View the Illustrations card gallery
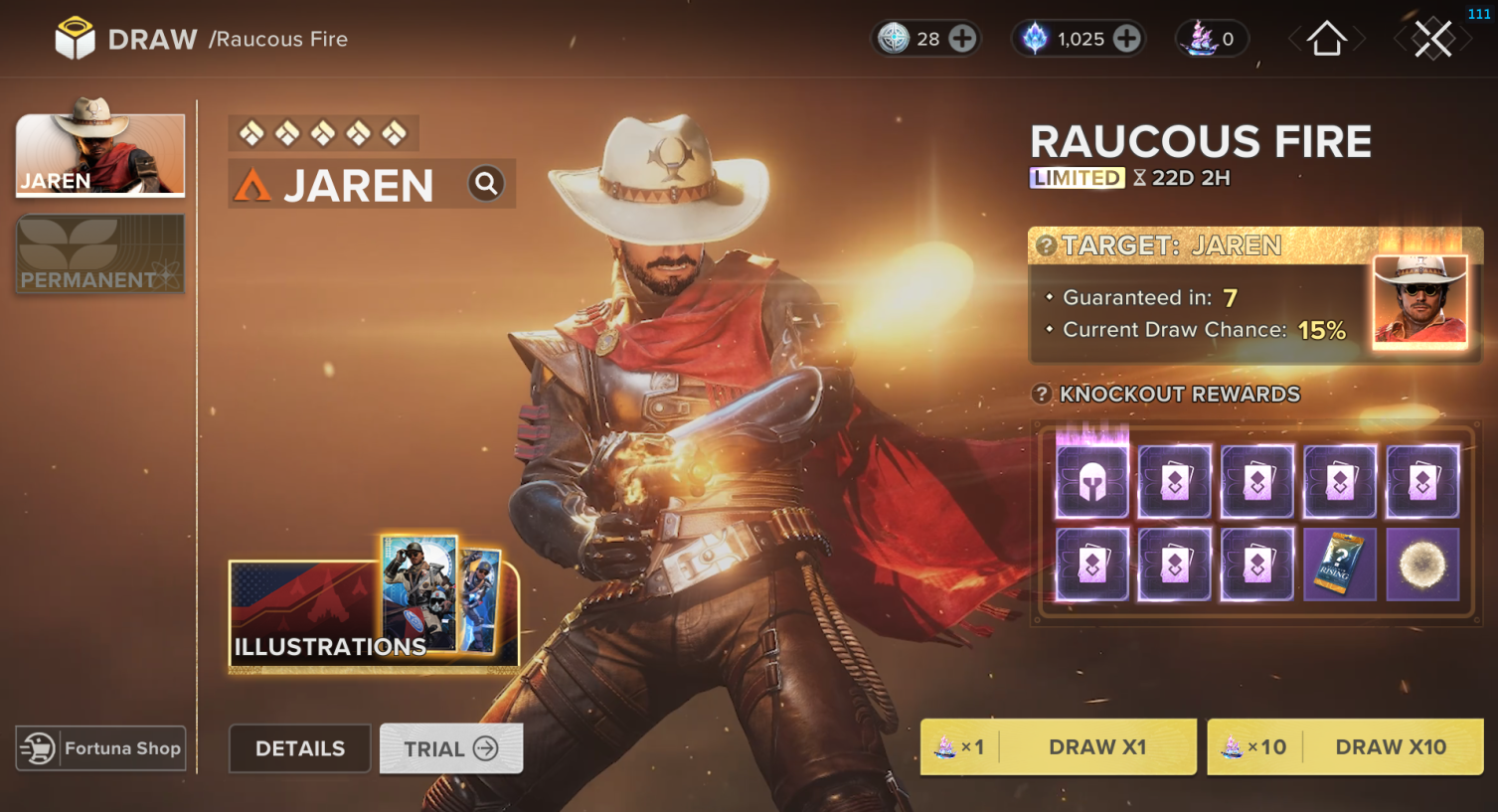The width and height of the screenshot is (1498, 812). [x=374, y=608]
